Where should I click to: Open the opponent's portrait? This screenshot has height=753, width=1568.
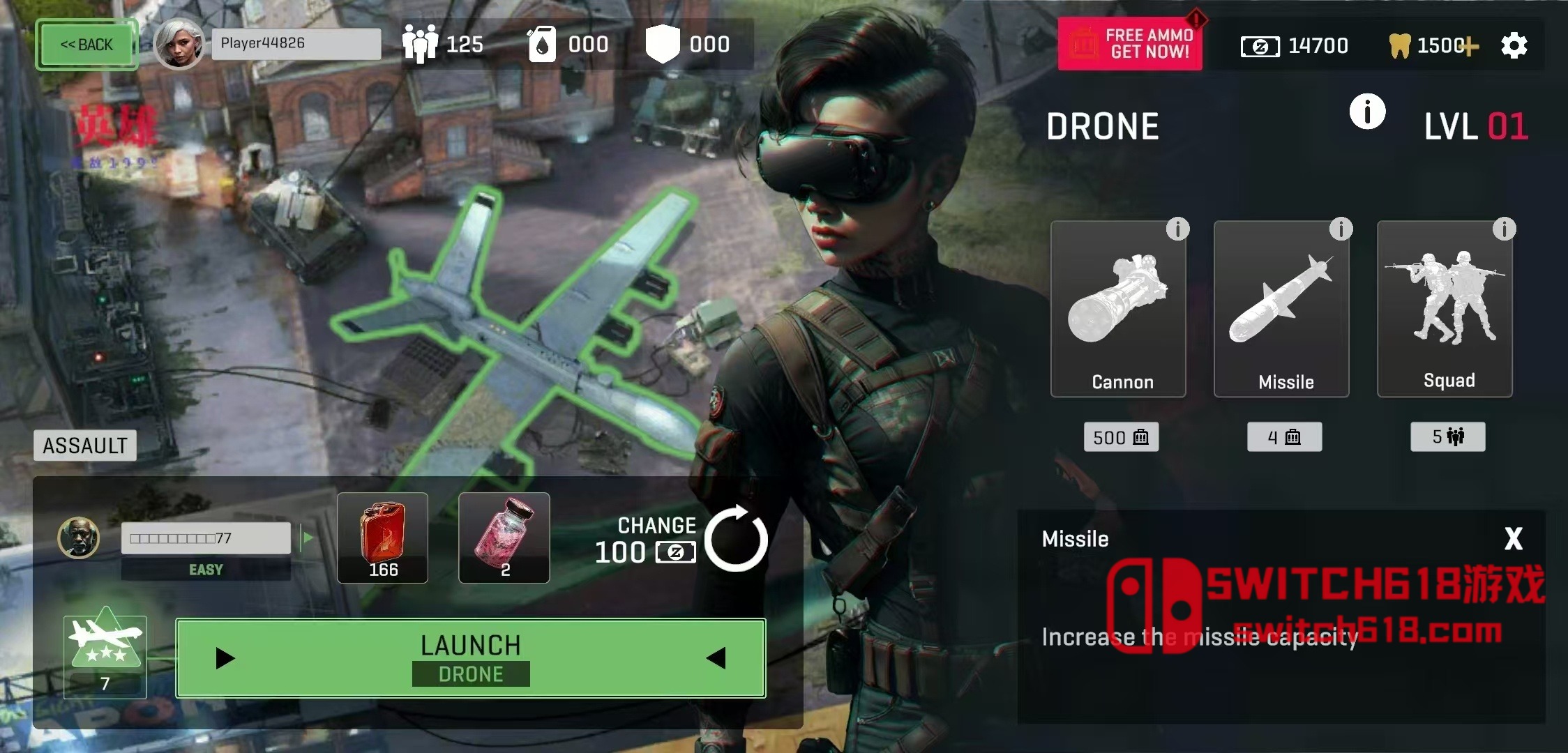[x=78, y=538]
